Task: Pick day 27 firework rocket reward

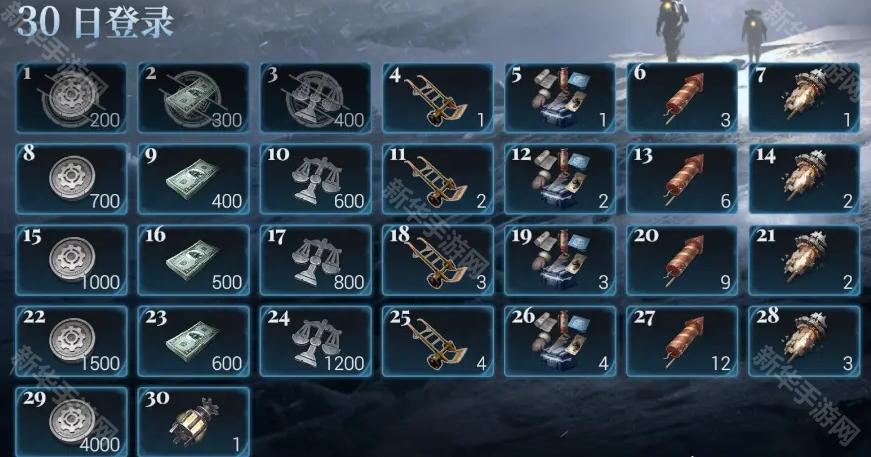Action: (x=682, y=341)
